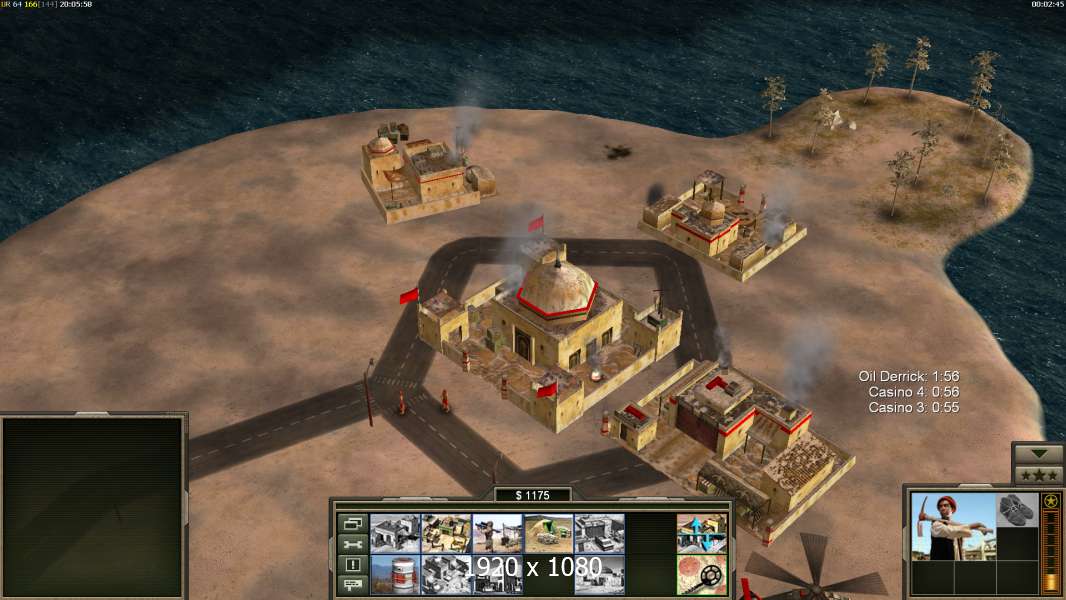The height and width of the screenshot is (600, 1066).
Task: Pick the colored market building build icon
Action: coord(446,533)
